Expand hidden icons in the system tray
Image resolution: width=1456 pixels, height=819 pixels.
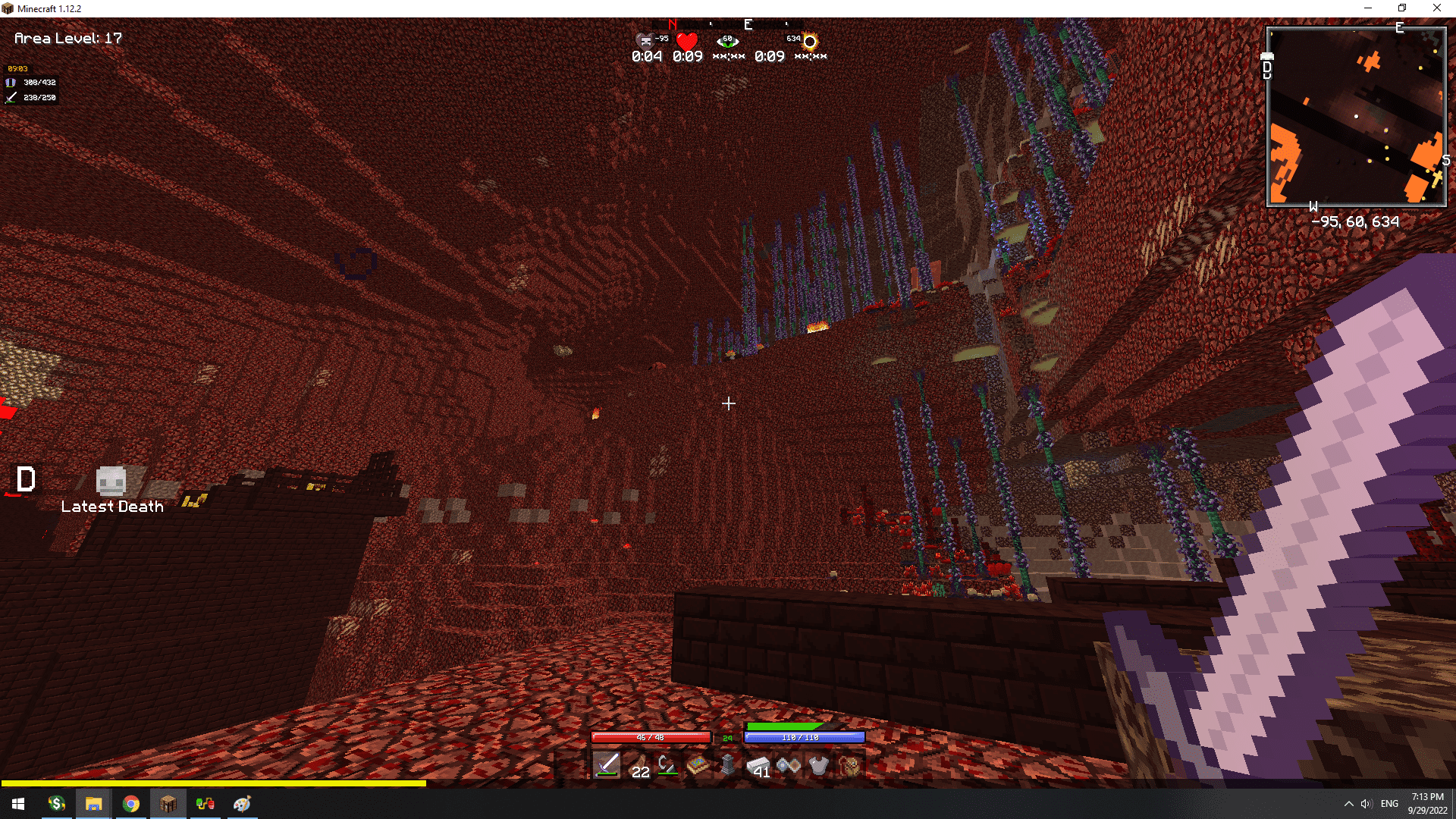click(x=1348, y=803)
